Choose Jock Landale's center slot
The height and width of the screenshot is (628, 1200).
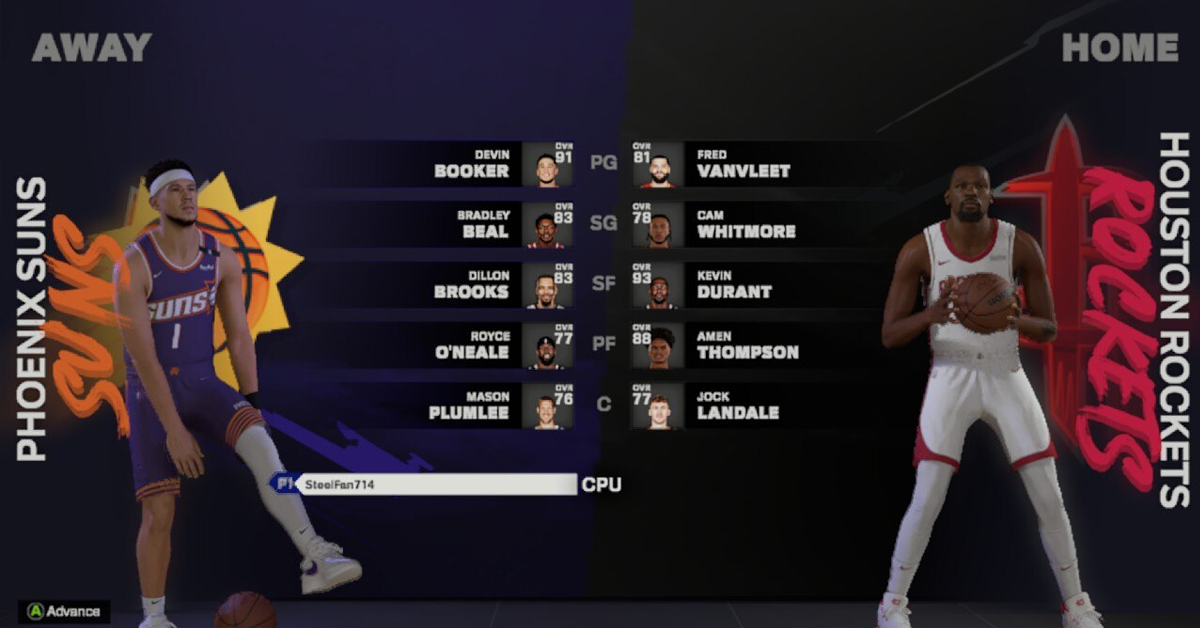738,405
